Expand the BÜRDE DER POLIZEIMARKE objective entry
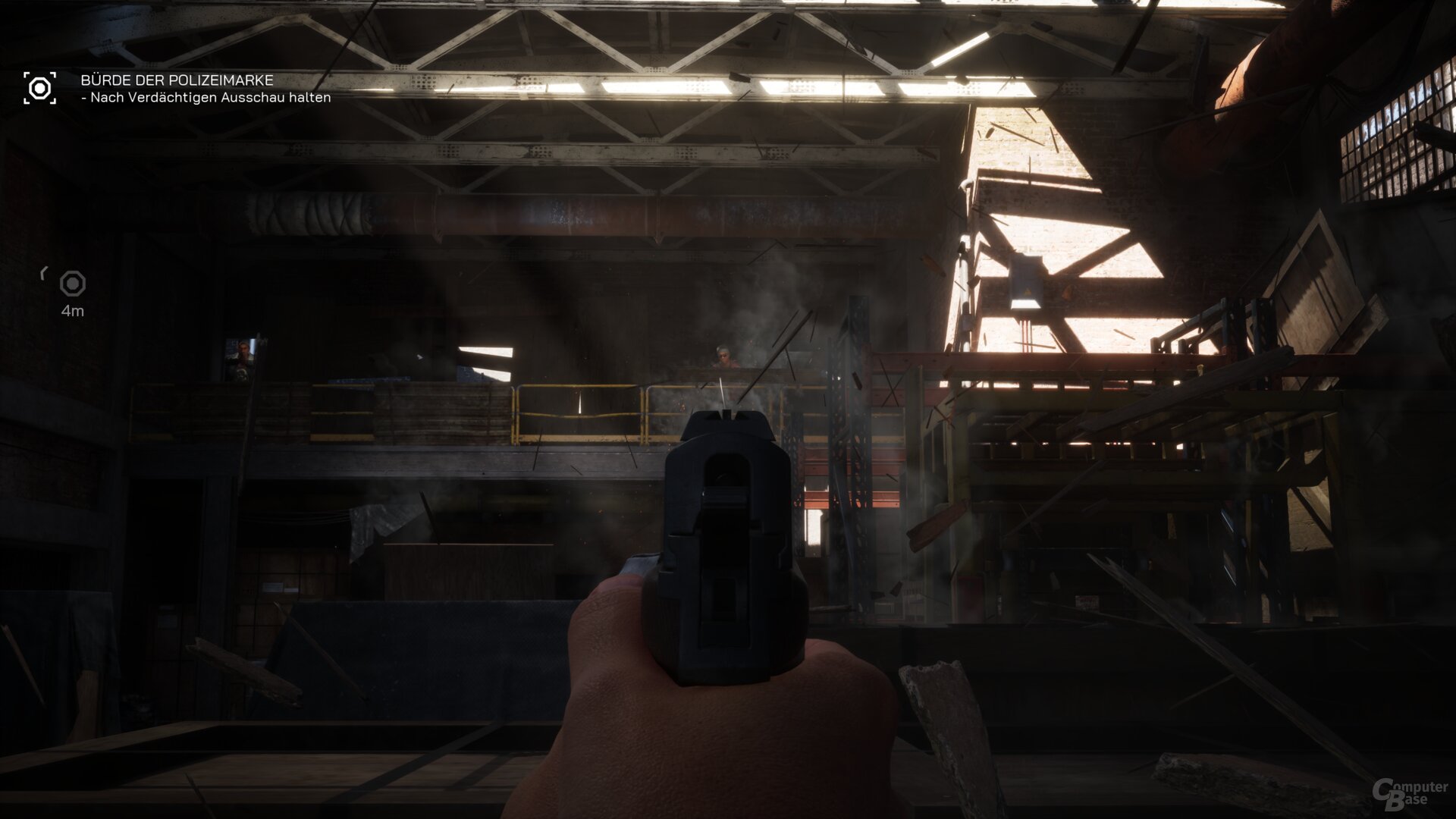Image resolution: width=1456 pixels, height=819 pixels. [176, 79]
